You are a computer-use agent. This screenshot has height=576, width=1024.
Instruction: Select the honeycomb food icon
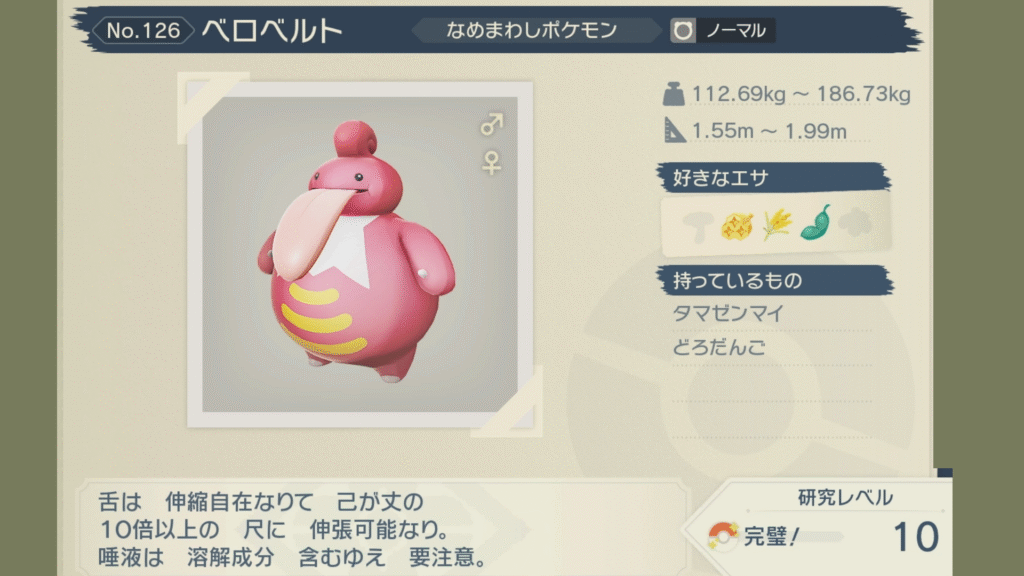(x=738, y=223)
